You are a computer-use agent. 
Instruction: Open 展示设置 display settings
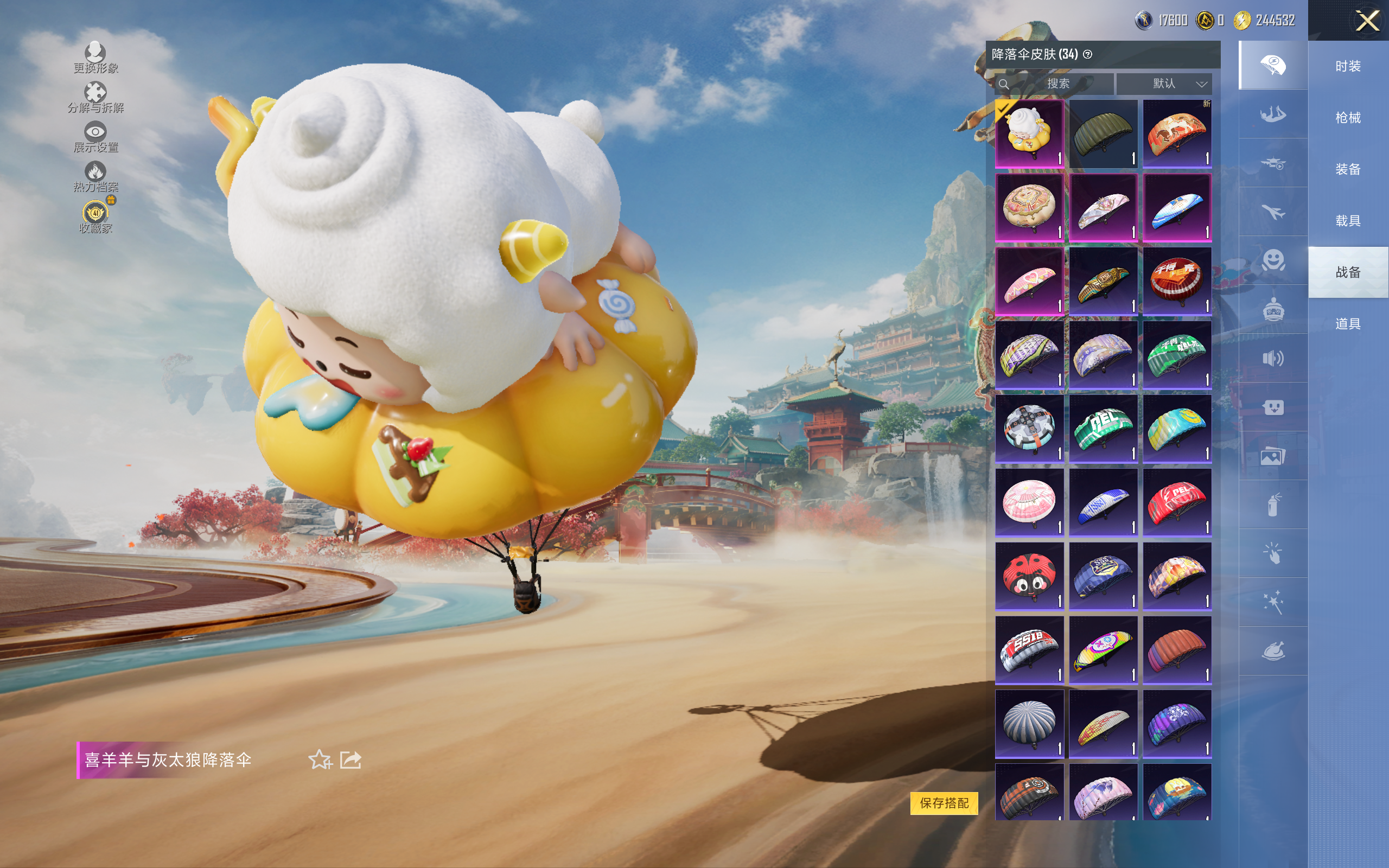(x=95, y=137)
